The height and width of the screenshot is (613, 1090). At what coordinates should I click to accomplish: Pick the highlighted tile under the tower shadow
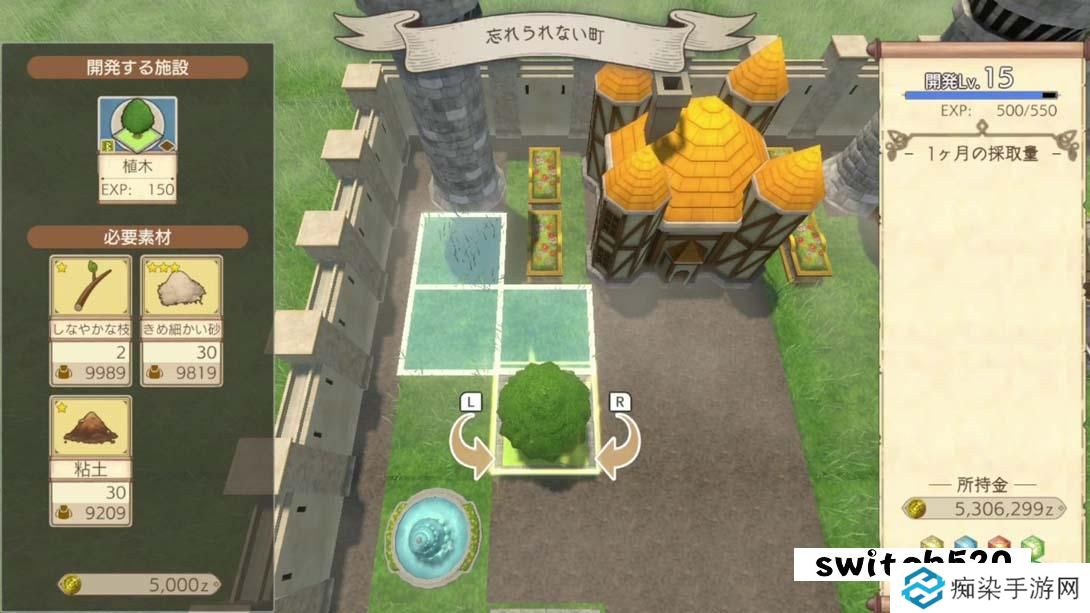pos(459,250)
